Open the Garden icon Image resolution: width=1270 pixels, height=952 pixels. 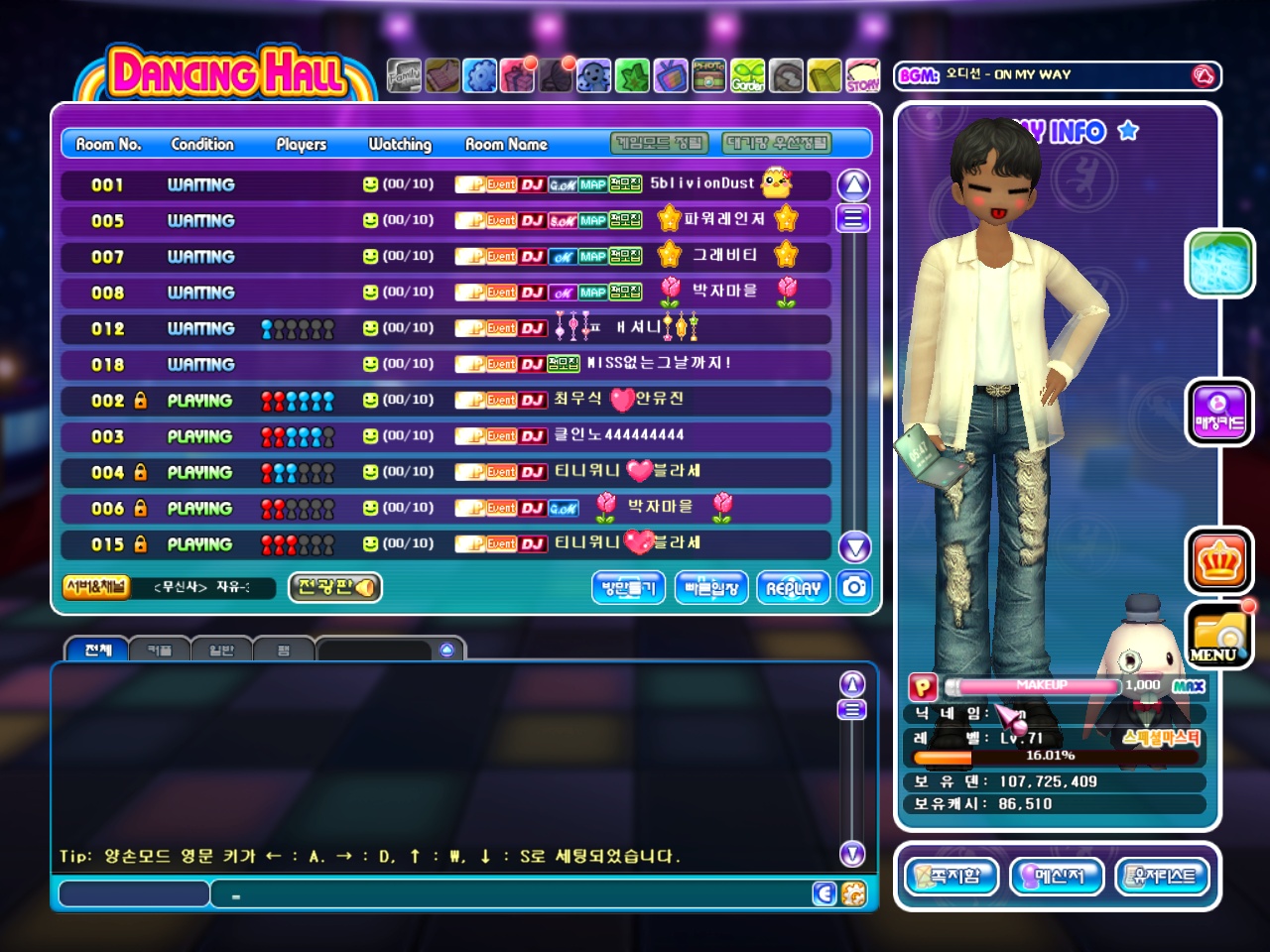(748, 75)
